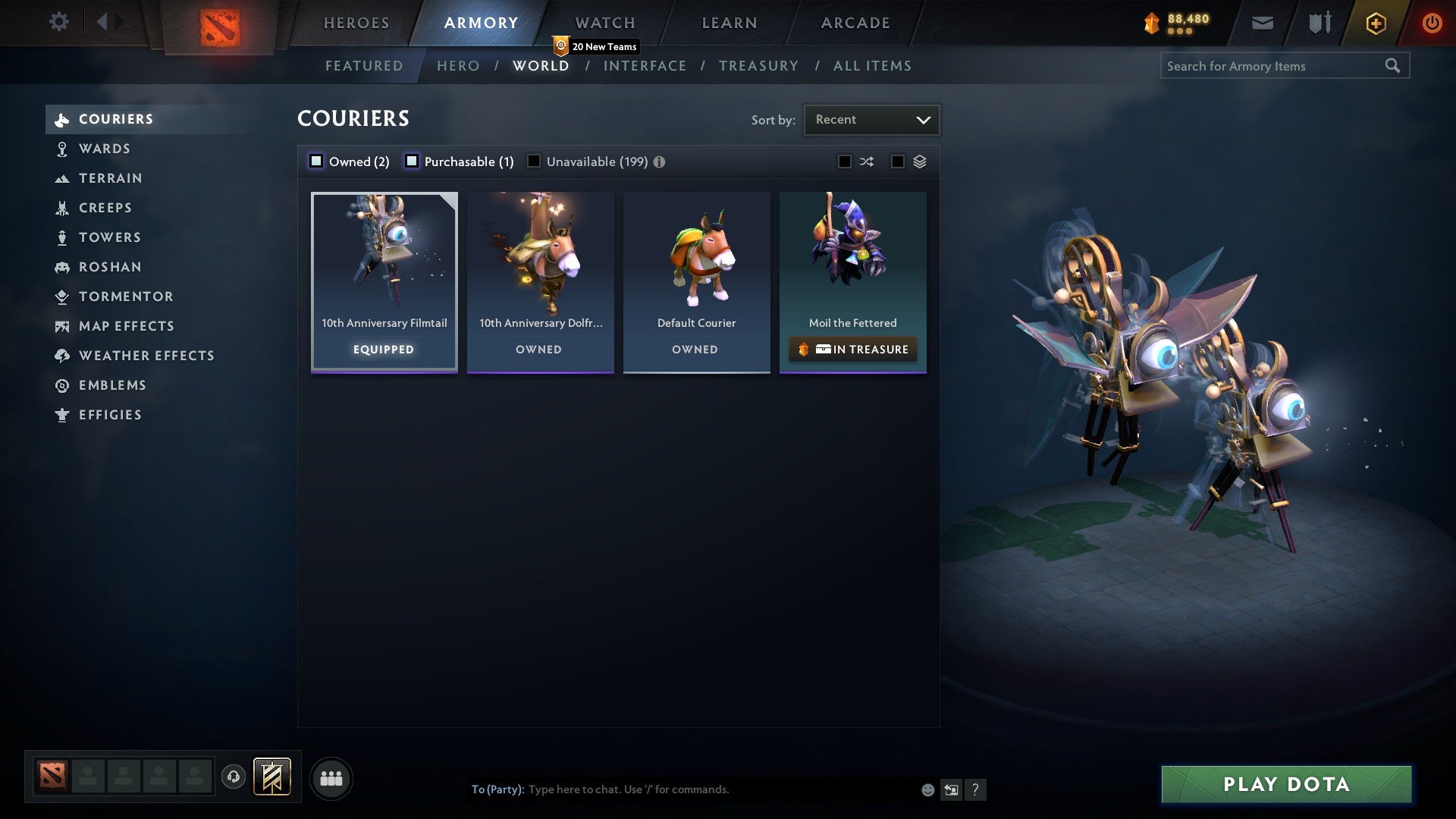Enable the Unavailable (199) filter
Viewport: 1456px width, 819px height.
[x=535, y=161]
